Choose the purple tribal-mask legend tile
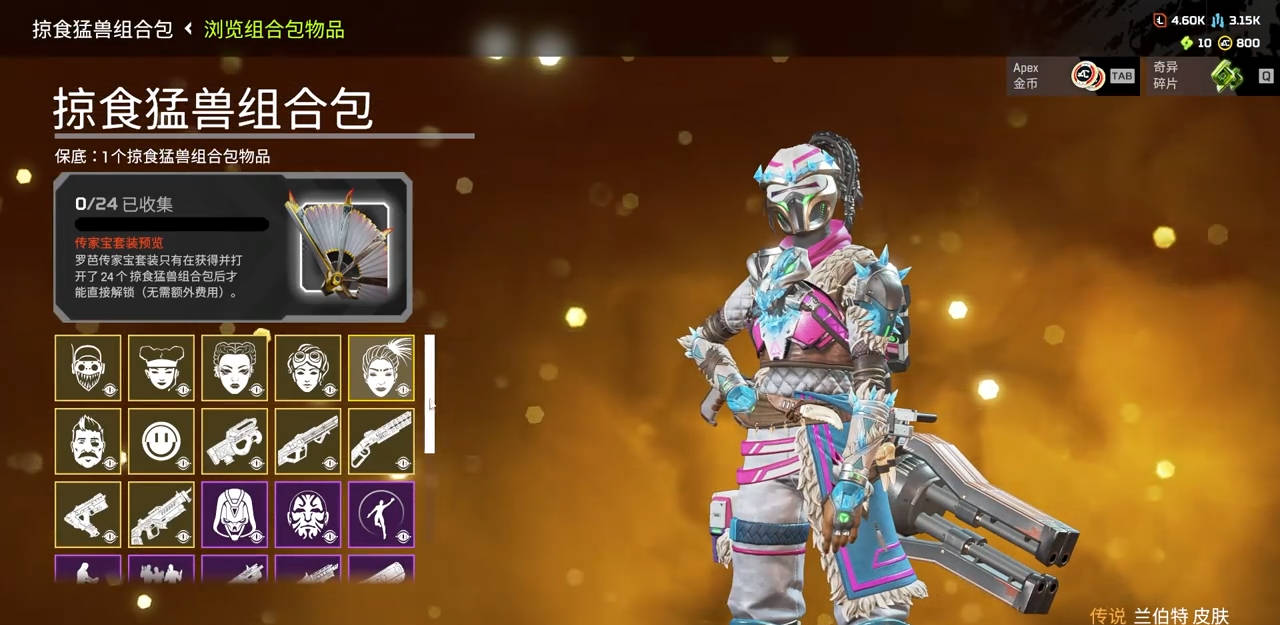The width and height of the screenshot is (1280, 625). (x=308, y=515)
